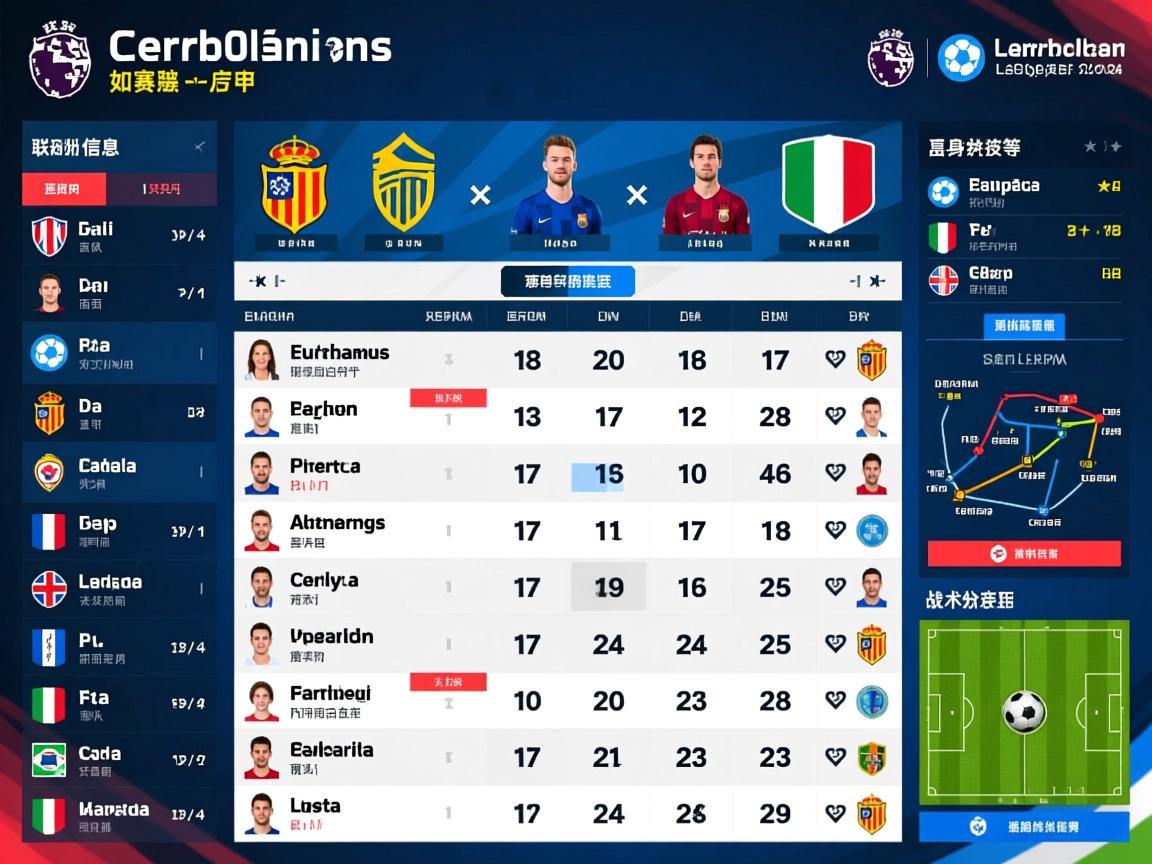Click the blue button below the pitch
Image resolution: width=1152 pixels, height=864 pixels.
pyautogui.click(x=1024, y=827)
